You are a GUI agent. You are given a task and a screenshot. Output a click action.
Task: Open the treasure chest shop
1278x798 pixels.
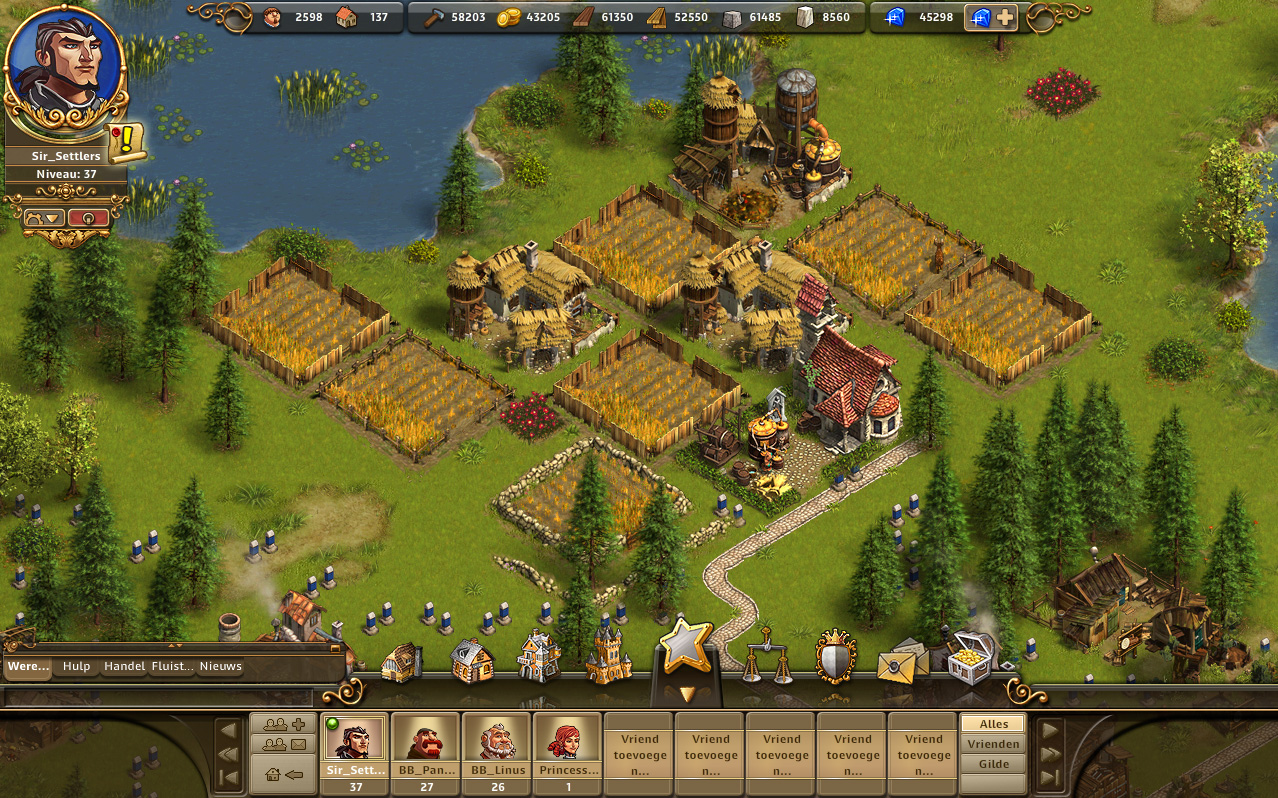point(968,657)
